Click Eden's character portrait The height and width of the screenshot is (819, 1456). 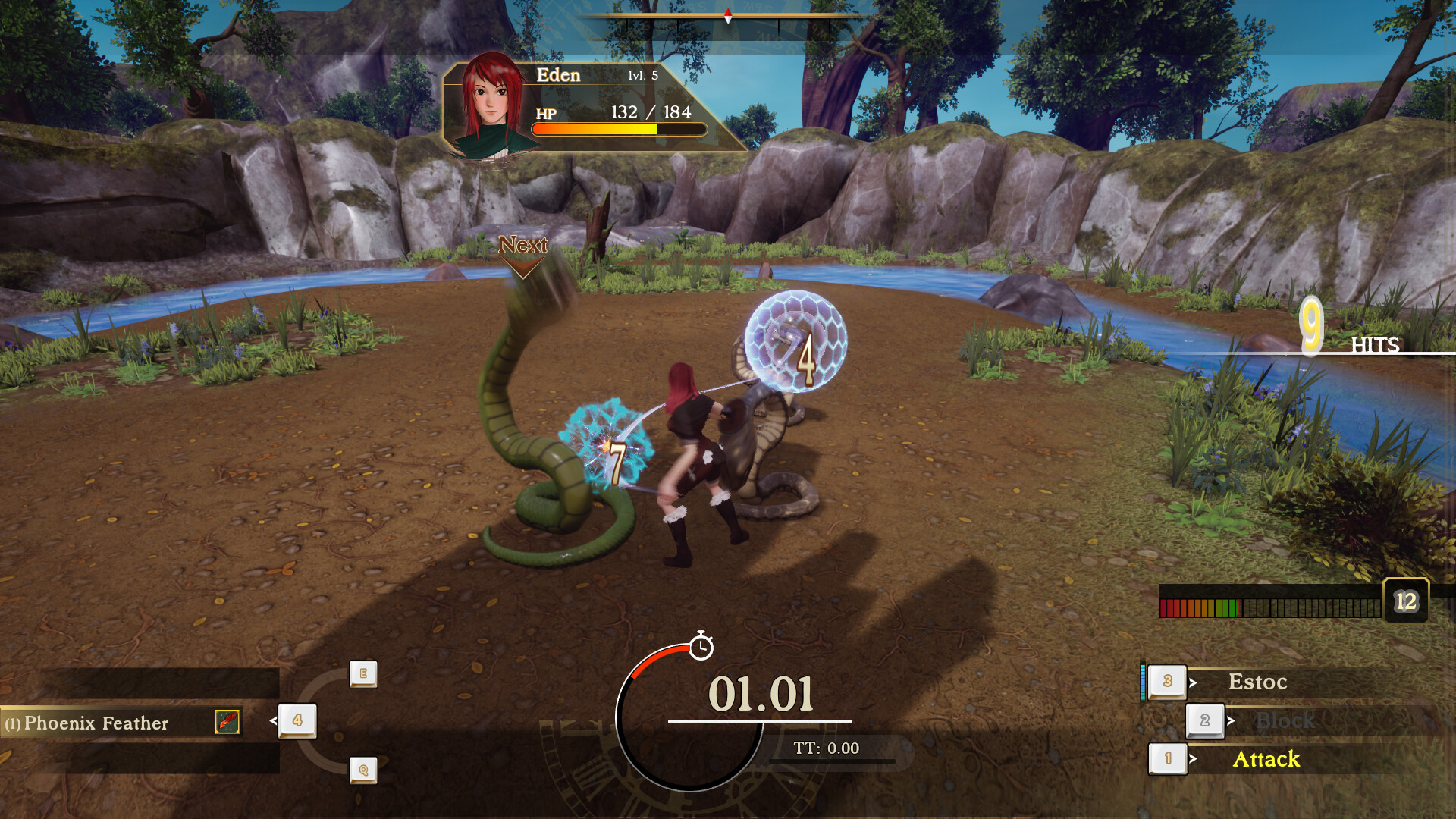491,106
